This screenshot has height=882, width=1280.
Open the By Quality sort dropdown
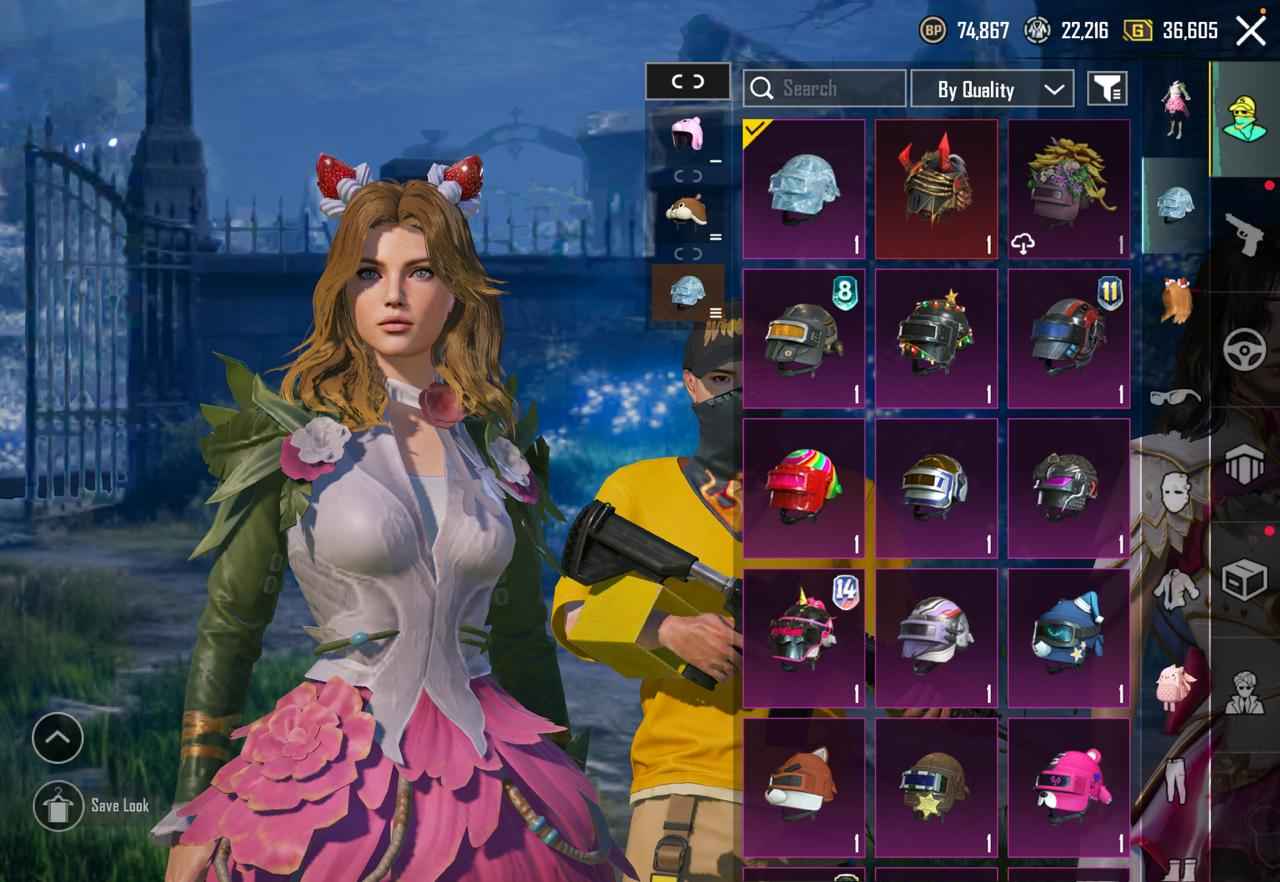pyautogui.click(x=992, y=89)
